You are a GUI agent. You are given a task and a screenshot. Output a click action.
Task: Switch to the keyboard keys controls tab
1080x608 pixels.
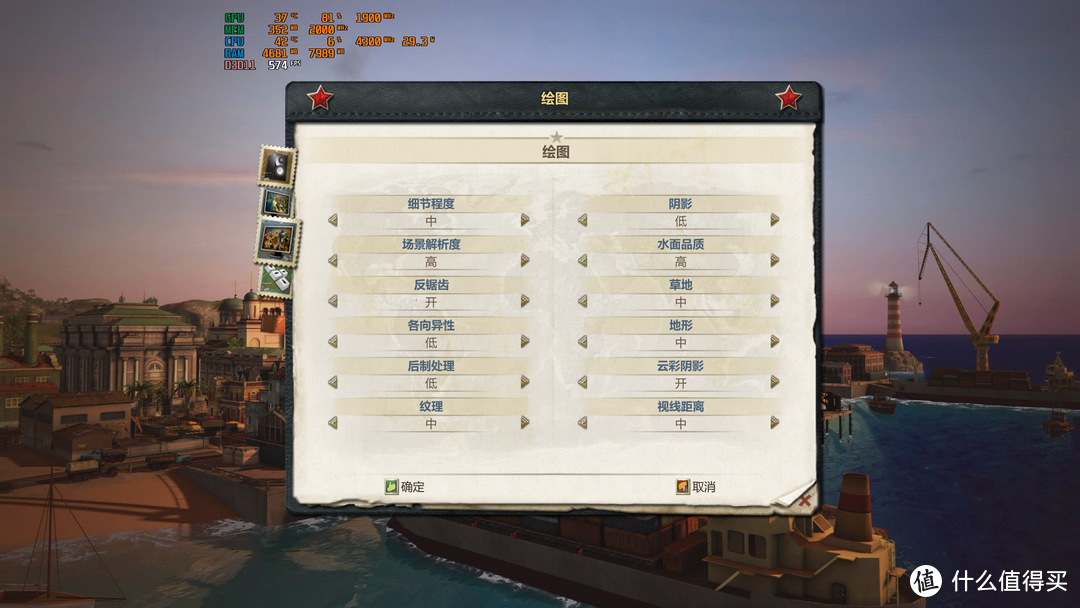pyautogui.click(x=276, y=281)
